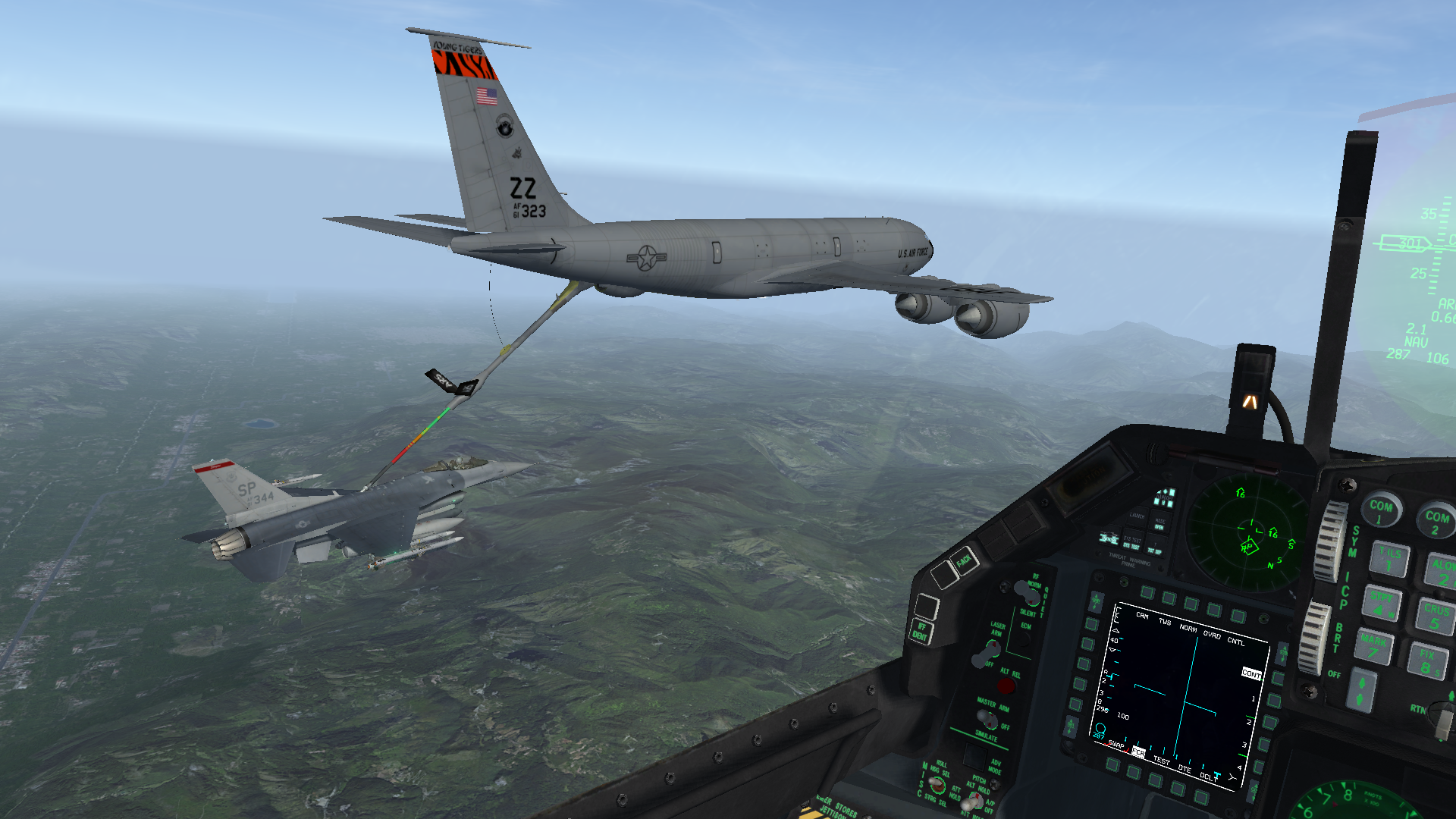The image size is (1456, 819).
Task: Hit the STPT 4 keypad button
Action: pyautogui.click(x=1383, y=604)
